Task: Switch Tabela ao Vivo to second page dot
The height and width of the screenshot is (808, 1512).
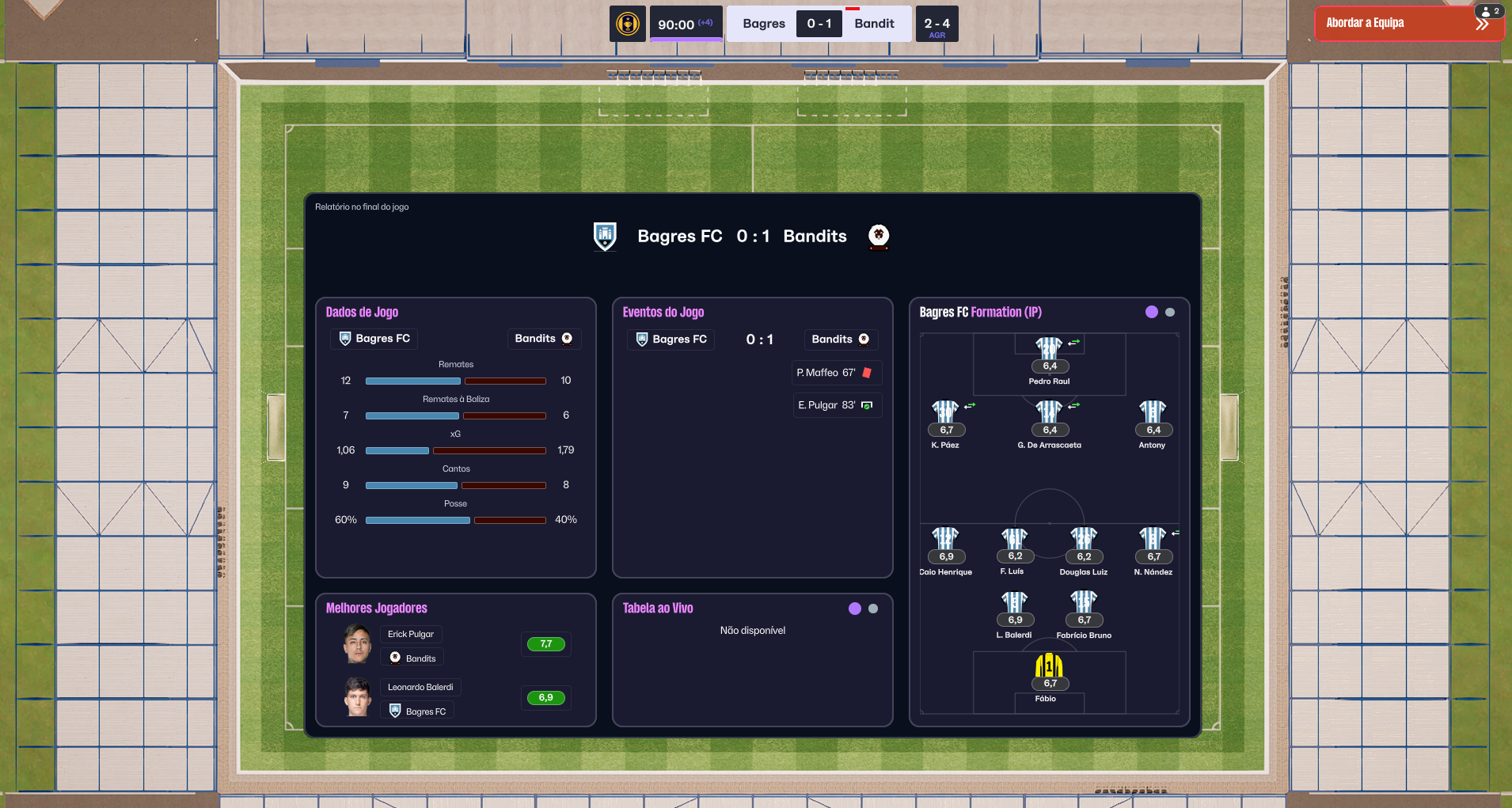Action: [x=873, y=609]
